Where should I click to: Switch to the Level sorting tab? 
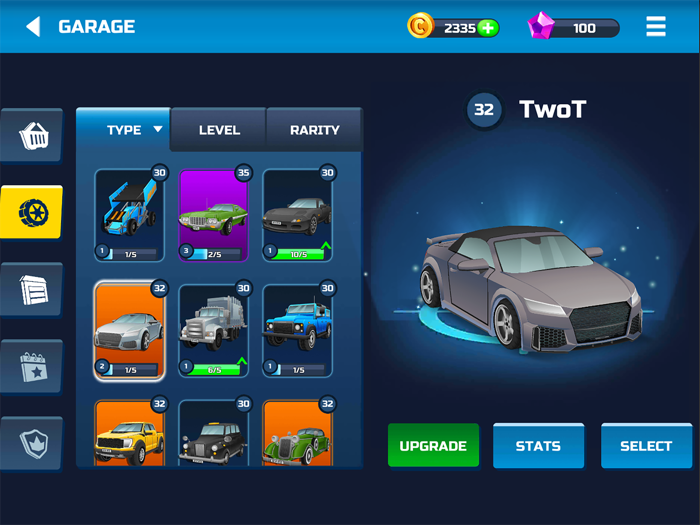point(219,130)
